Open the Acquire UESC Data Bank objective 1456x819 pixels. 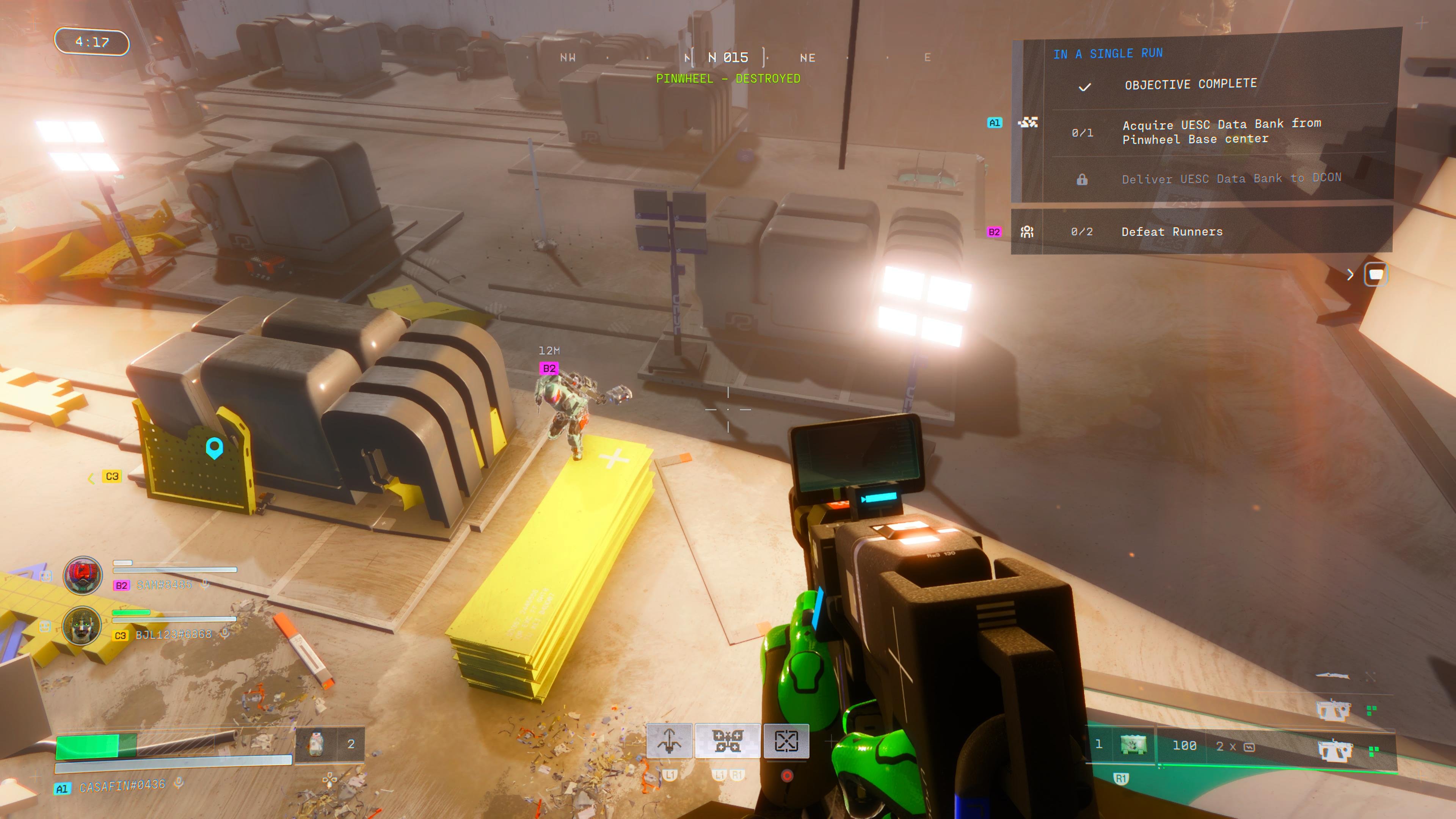coord(1221,132)
